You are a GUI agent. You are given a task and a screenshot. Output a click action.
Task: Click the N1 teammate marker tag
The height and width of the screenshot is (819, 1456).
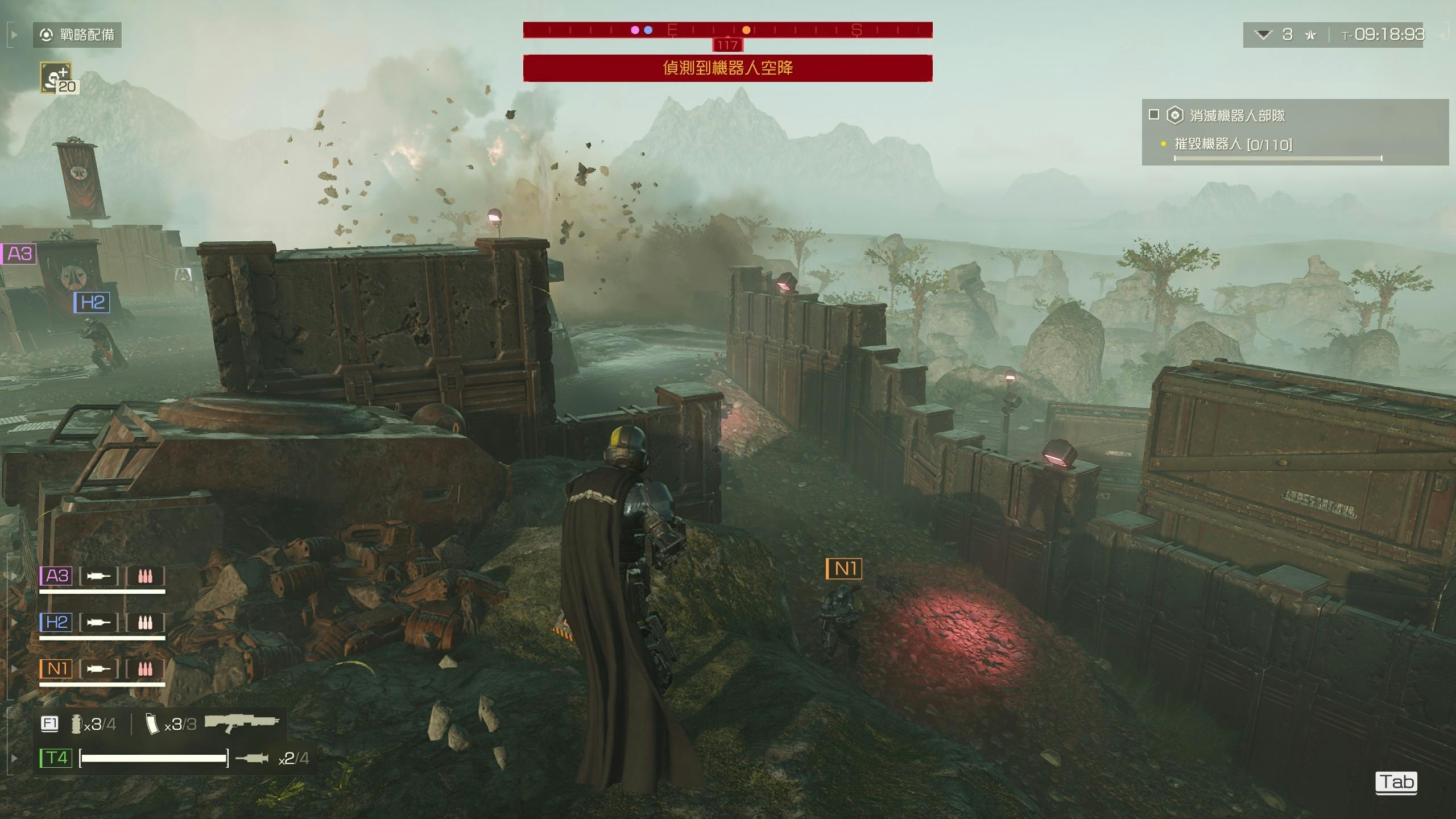pyautogui.click(x=844, y=568)
